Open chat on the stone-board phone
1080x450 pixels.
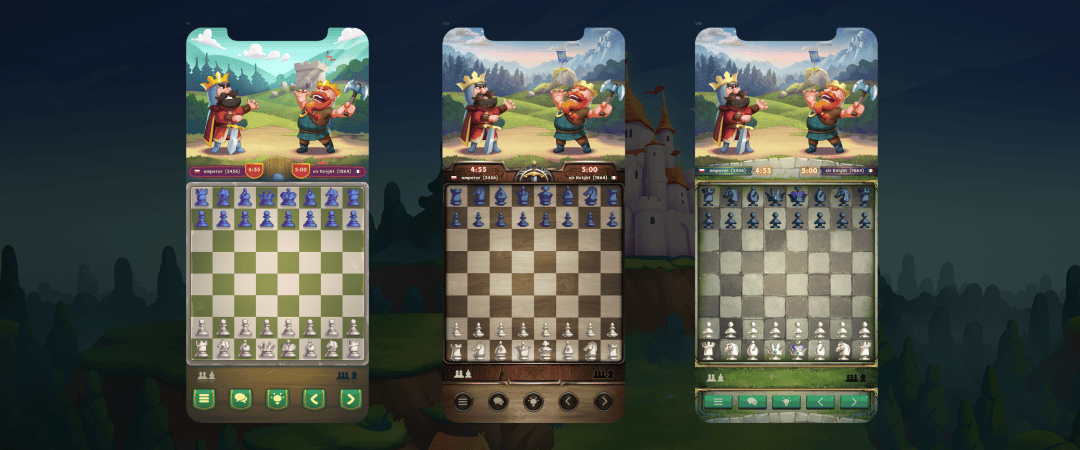pos(750,402)
